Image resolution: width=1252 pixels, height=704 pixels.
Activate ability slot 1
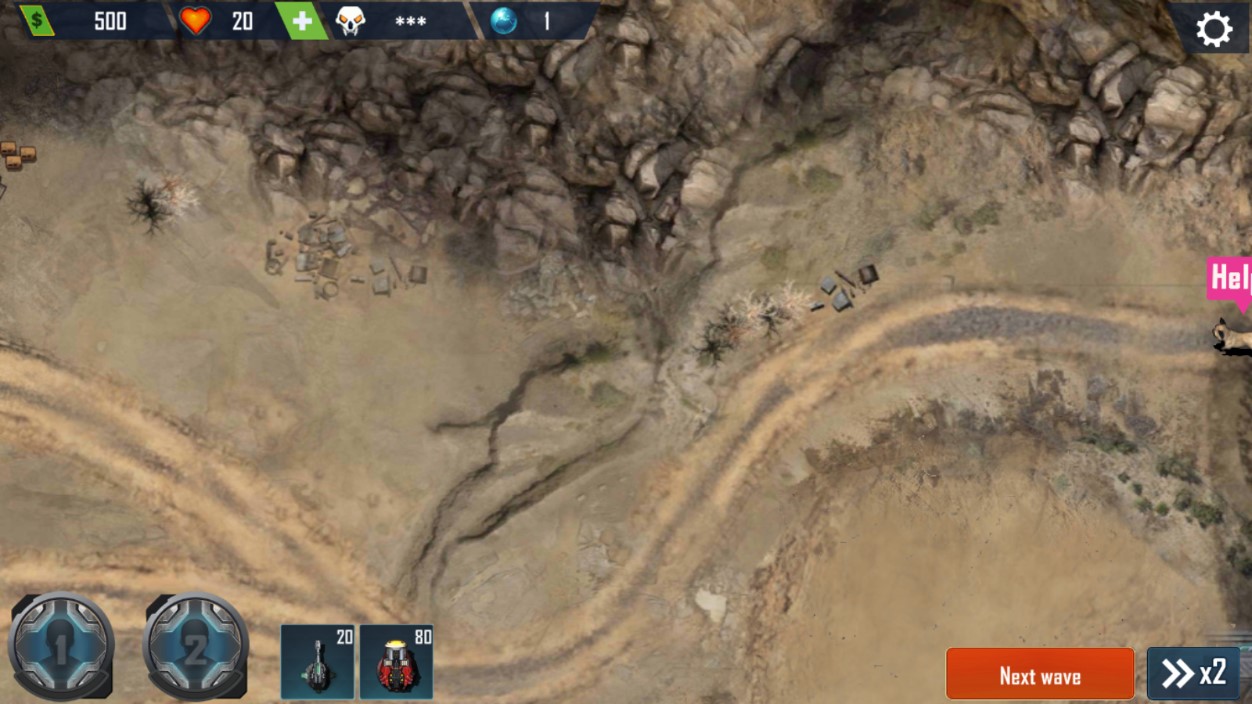click(61, 647)
